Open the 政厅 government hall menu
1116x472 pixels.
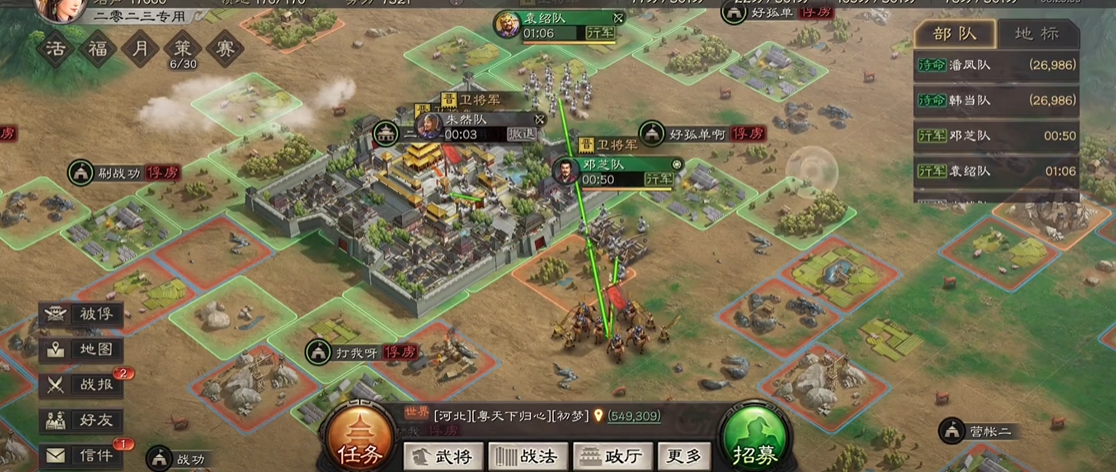[612, 456]
